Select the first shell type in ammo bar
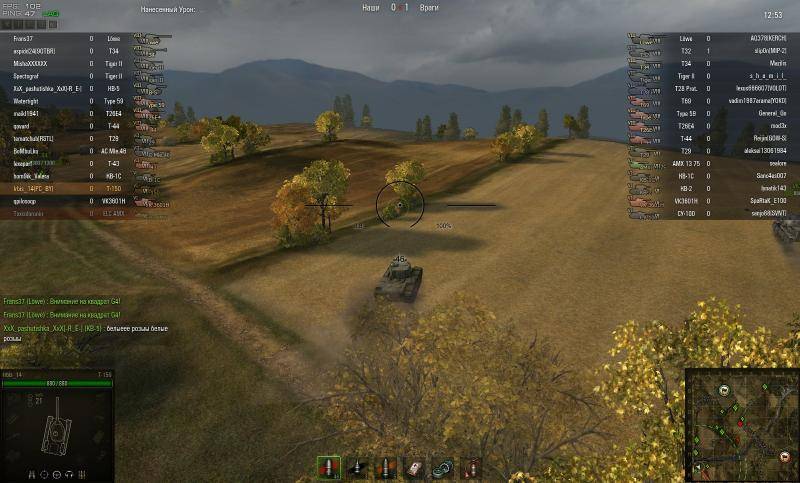 point(327,467)
